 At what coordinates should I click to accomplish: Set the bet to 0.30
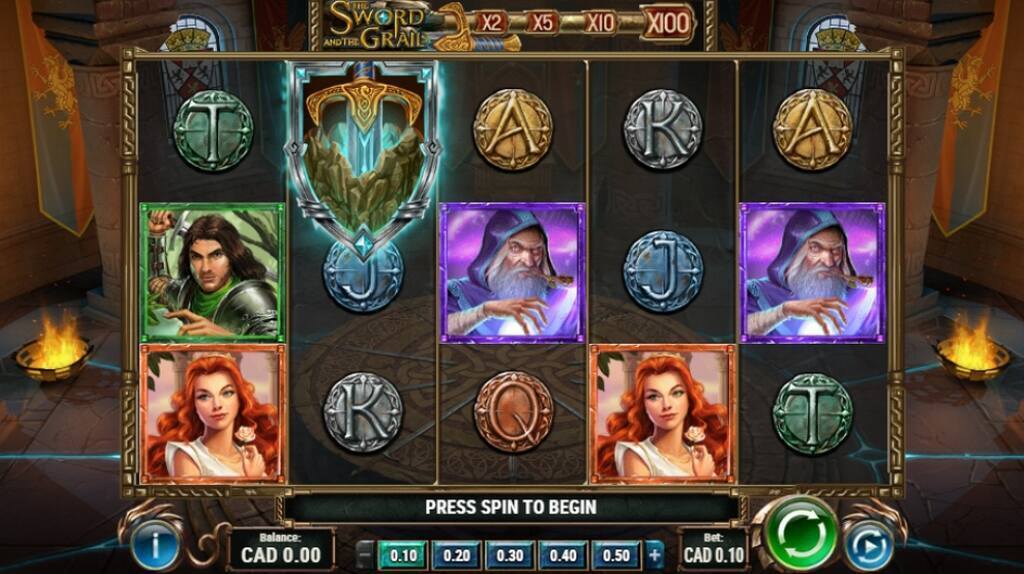click(509, 555)
